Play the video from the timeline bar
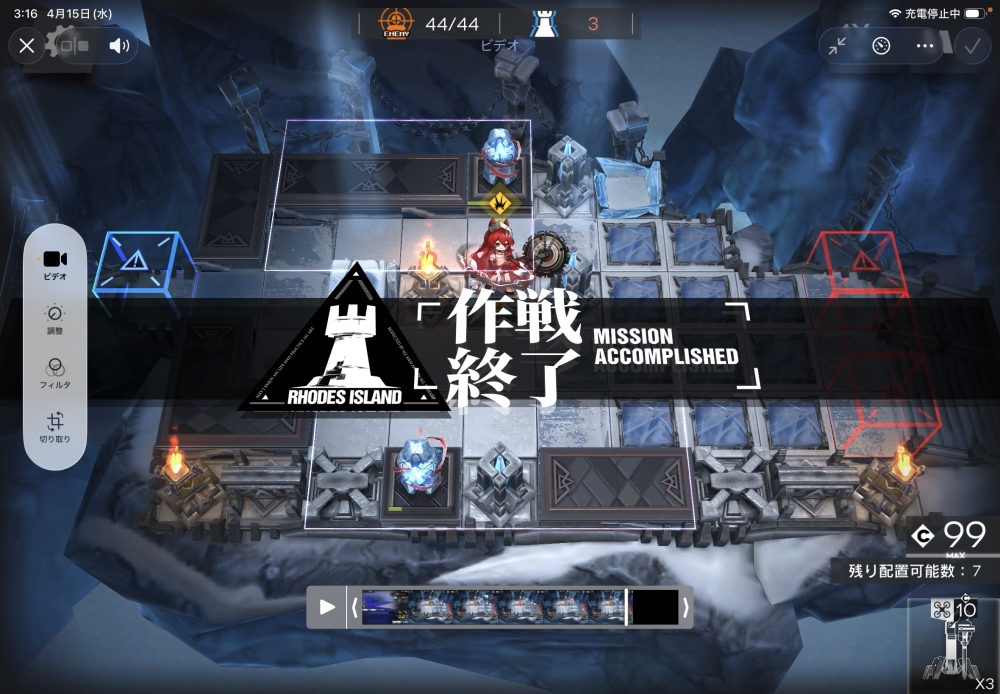The width and height of the screenshot is (1000, 694). pos(327,607)
